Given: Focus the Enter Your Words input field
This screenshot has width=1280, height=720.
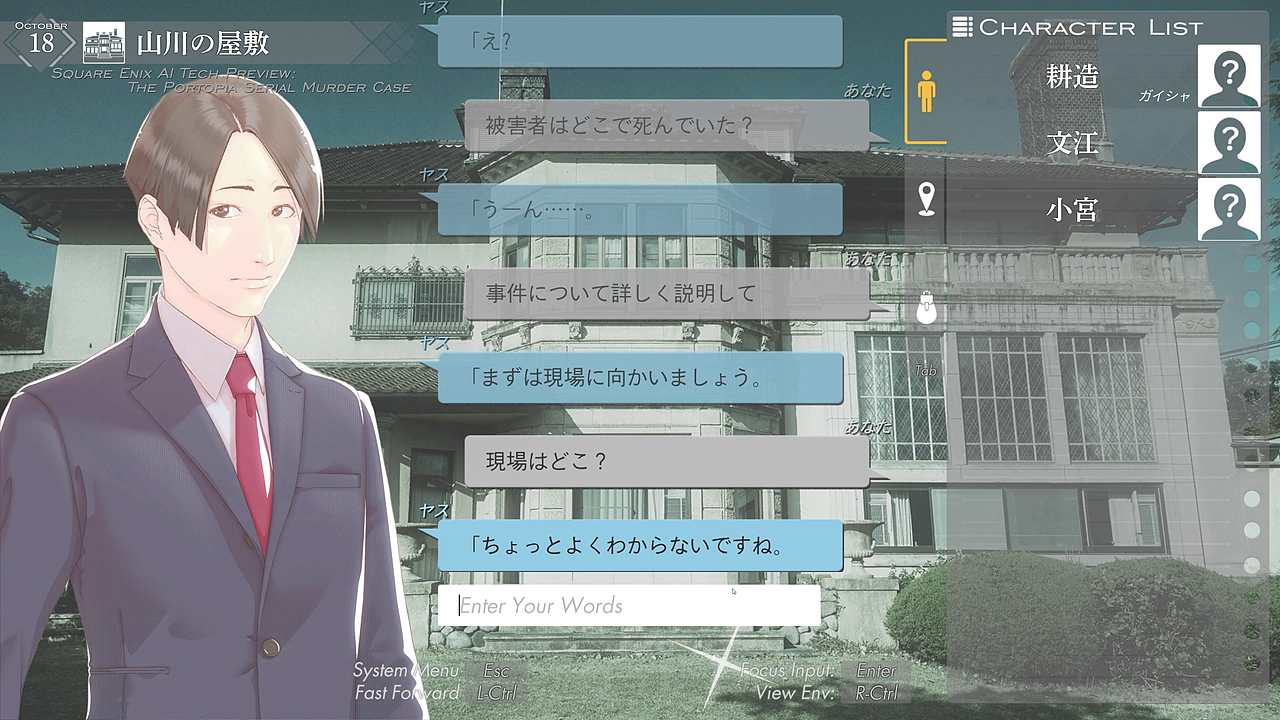Looking at the screenshot, I should (x=630, y=605).
